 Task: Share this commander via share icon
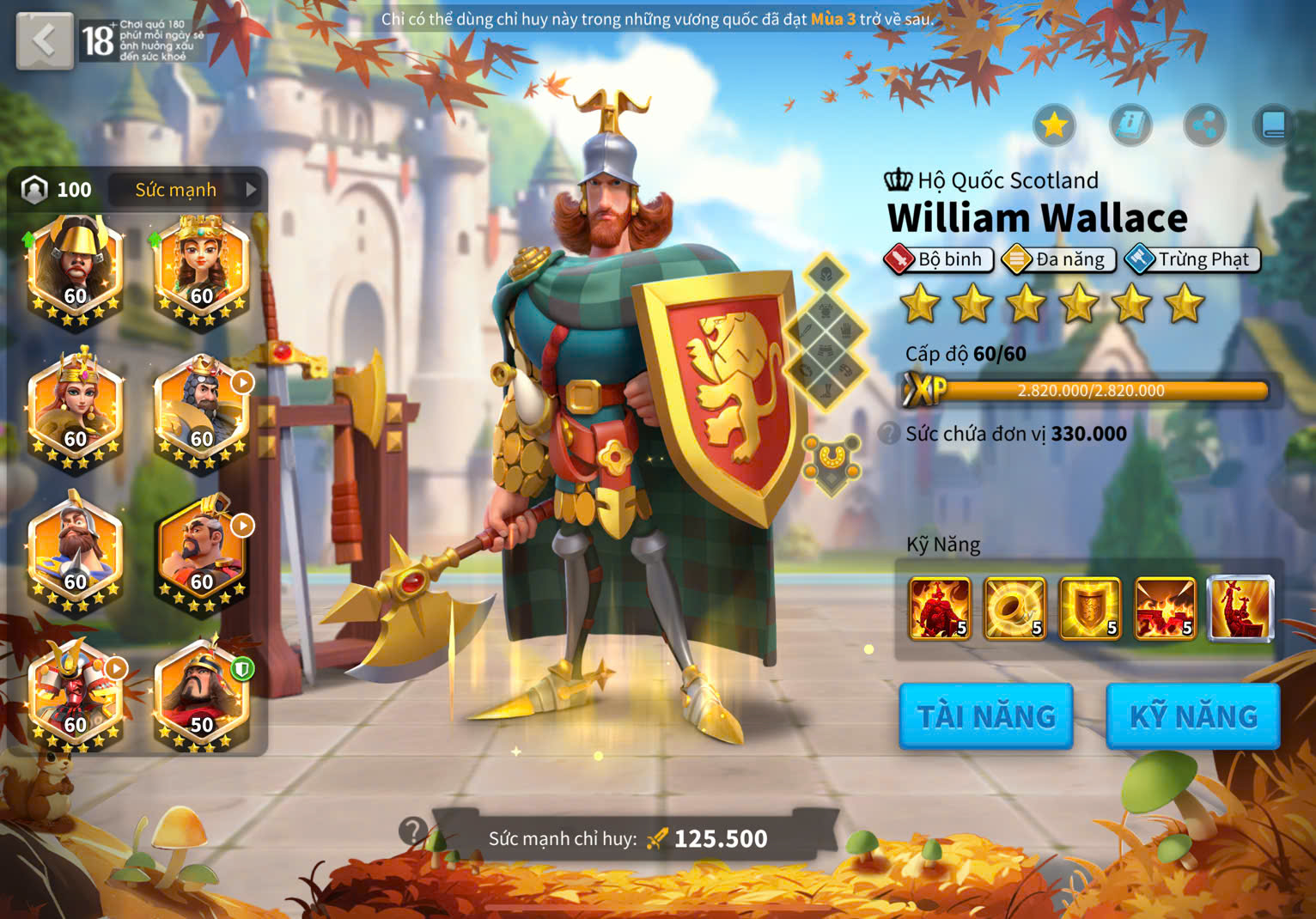click(1204, 126)
